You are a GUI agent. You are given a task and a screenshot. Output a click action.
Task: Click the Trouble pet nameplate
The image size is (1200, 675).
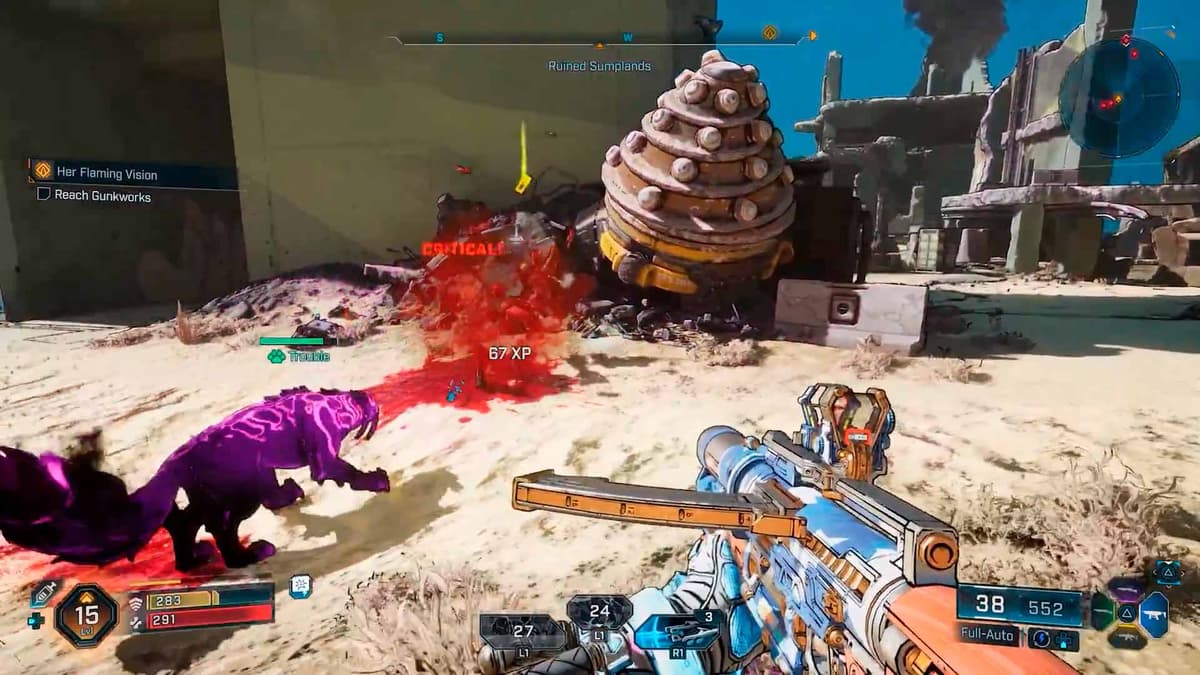(300, 356)
